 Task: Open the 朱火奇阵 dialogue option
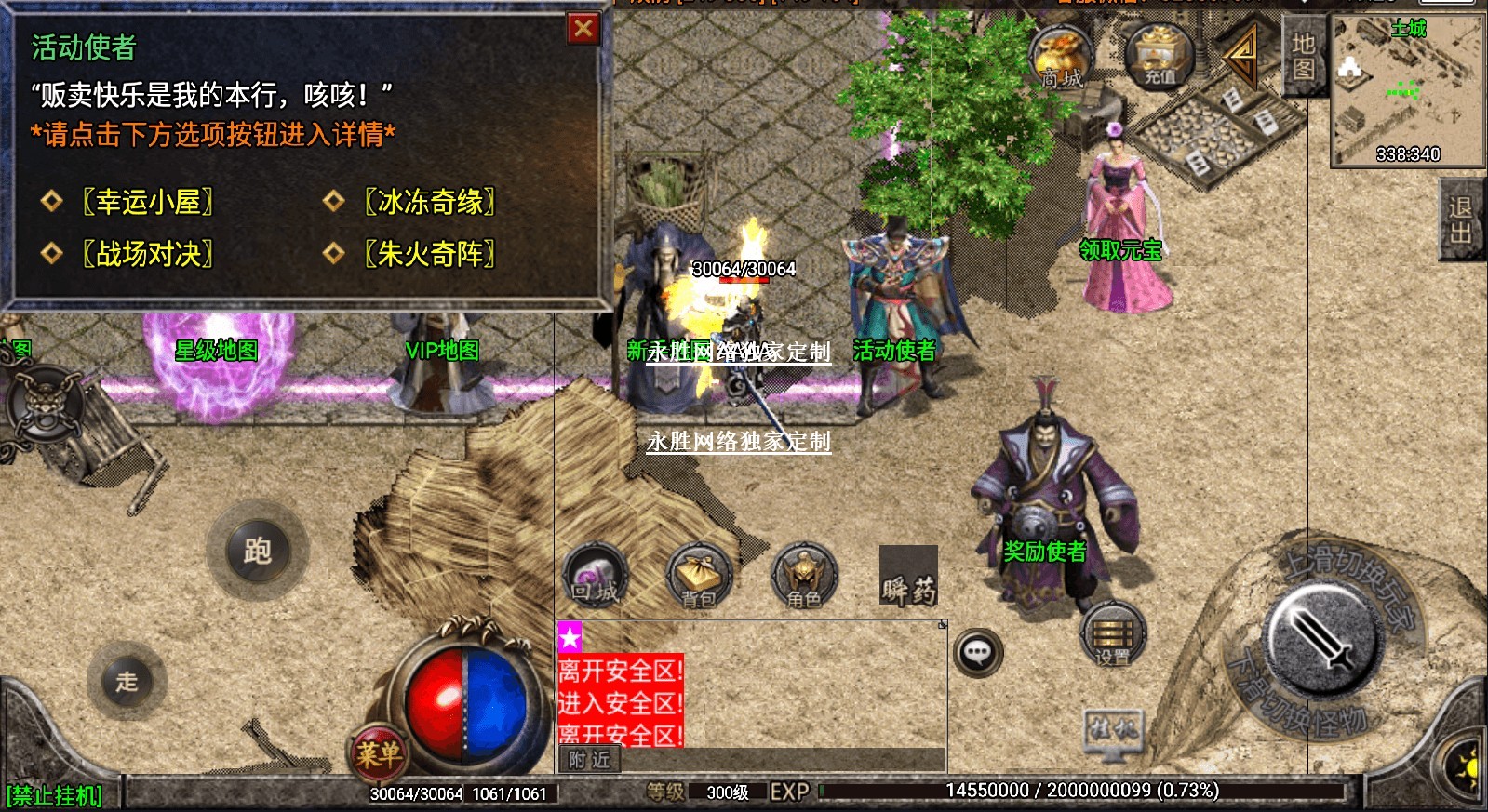(x=429, y=253)
